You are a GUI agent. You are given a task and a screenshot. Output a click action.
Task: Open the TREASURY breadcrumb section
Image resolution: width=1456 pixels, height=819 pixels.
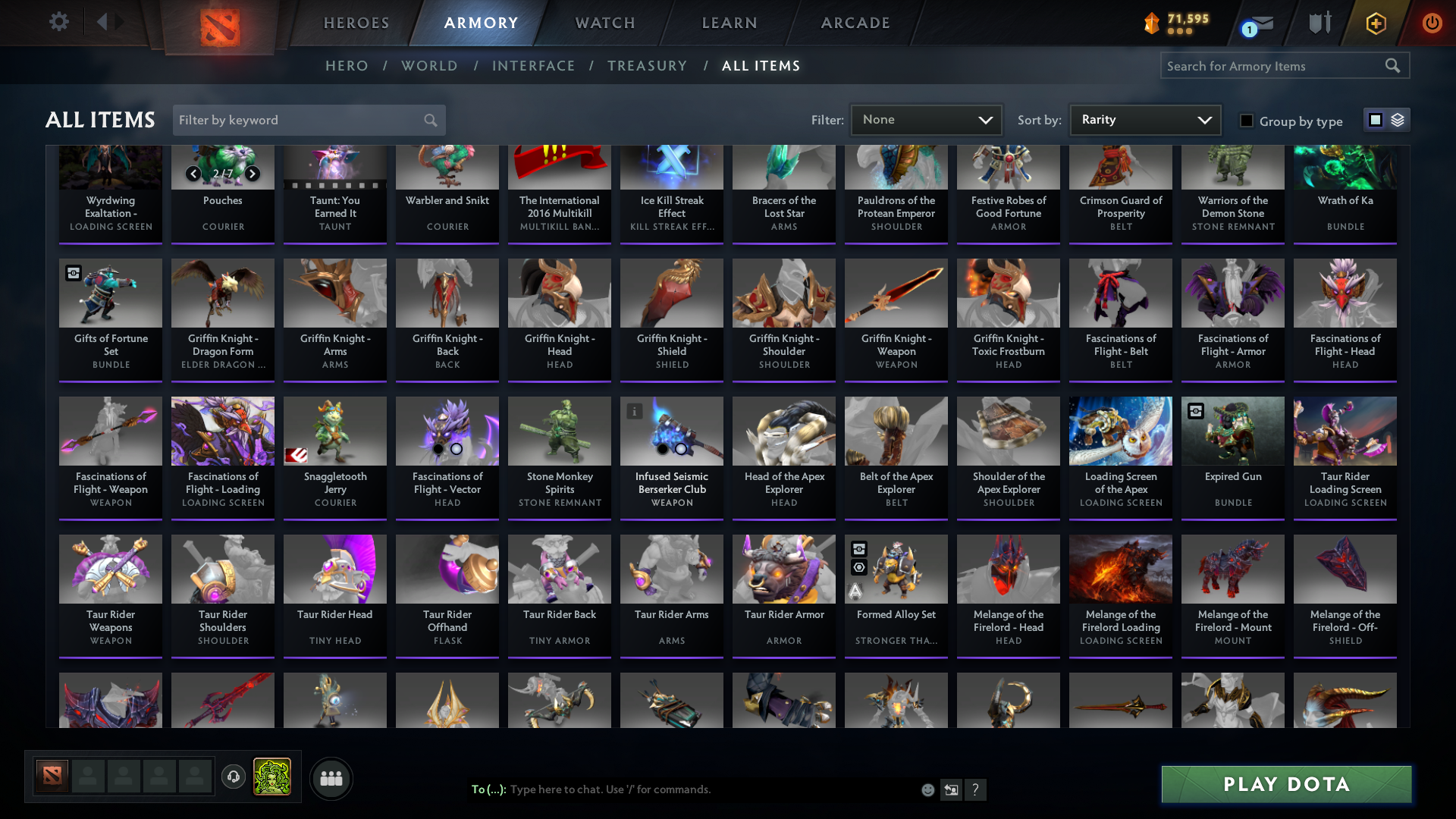click(648, 66)
